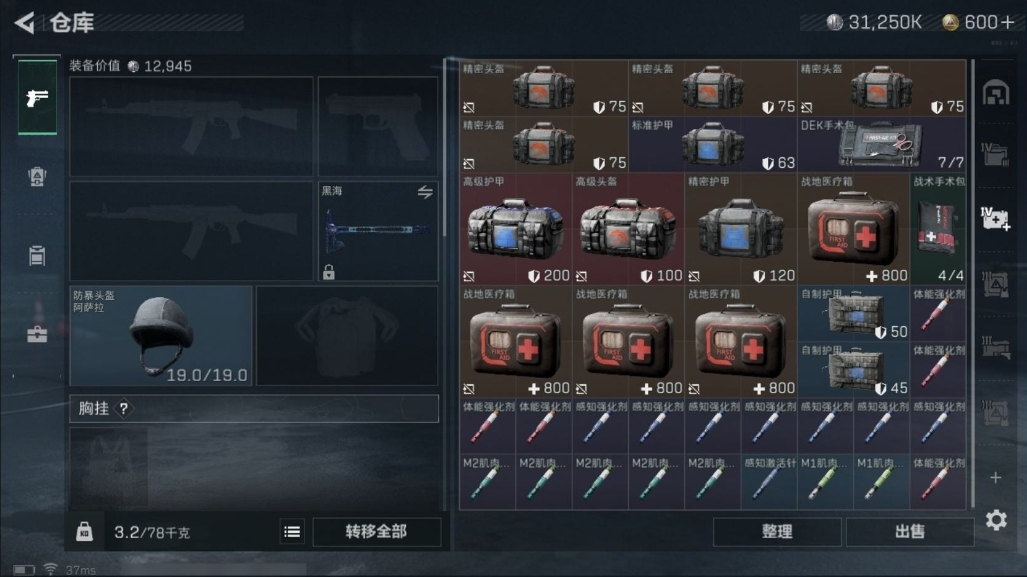This screenshot has height=577, width=1027.
Task: Open the 出售 sell option
Action: pos(909,532)
